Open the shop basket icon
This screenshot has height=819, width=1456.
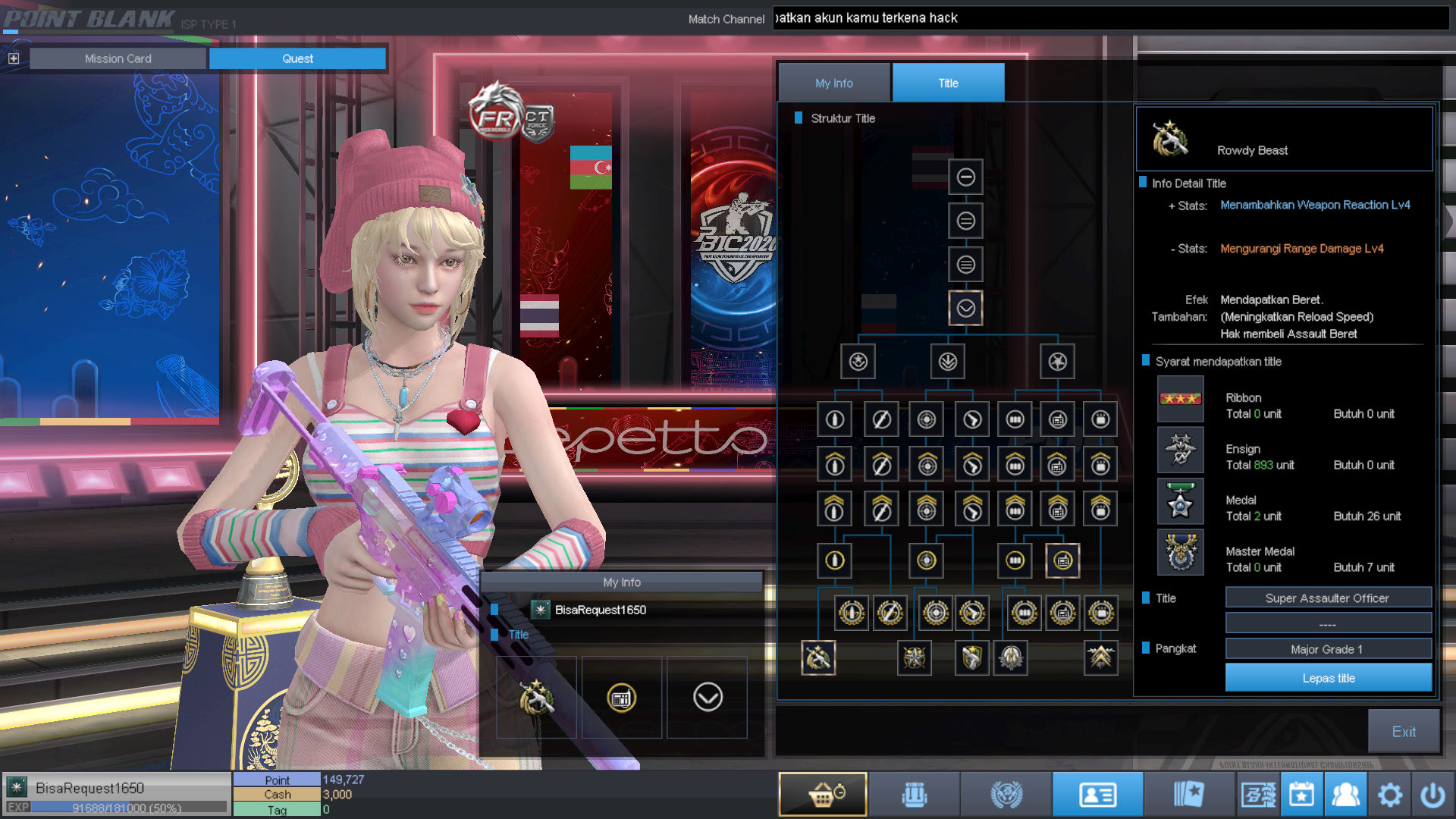[823, 794]
